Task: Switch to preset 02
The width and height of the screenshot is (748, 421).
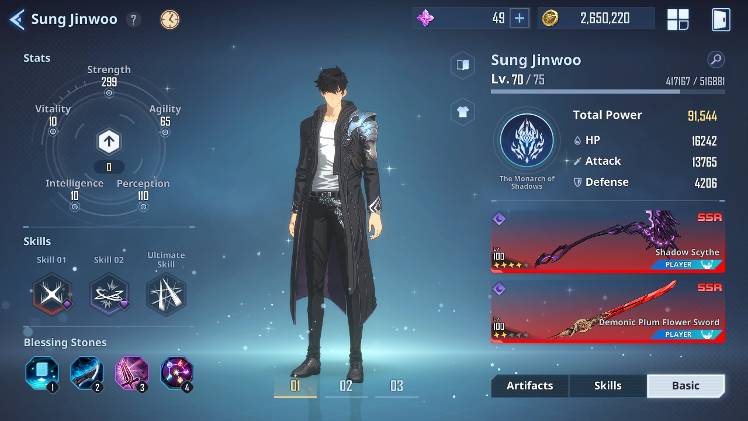Action: coord(346,386)
